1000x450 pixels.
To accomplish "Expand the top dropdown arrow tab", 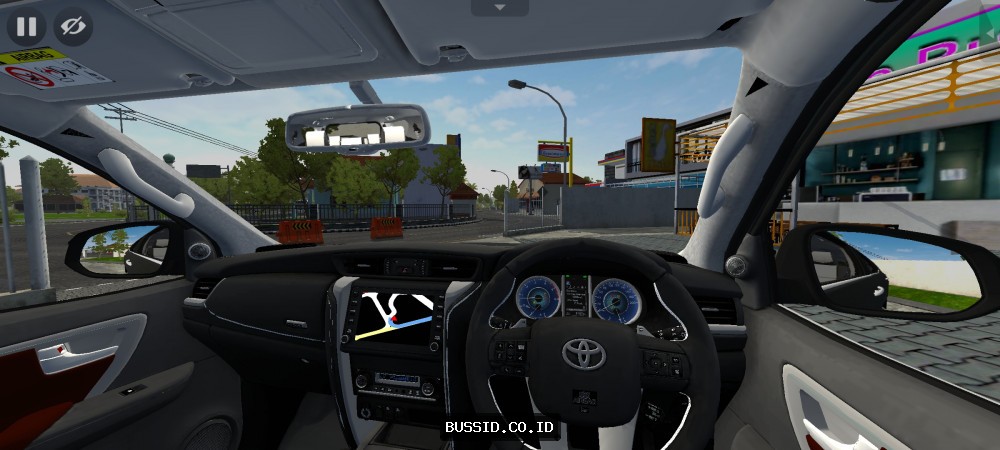I will click(497, 8).
